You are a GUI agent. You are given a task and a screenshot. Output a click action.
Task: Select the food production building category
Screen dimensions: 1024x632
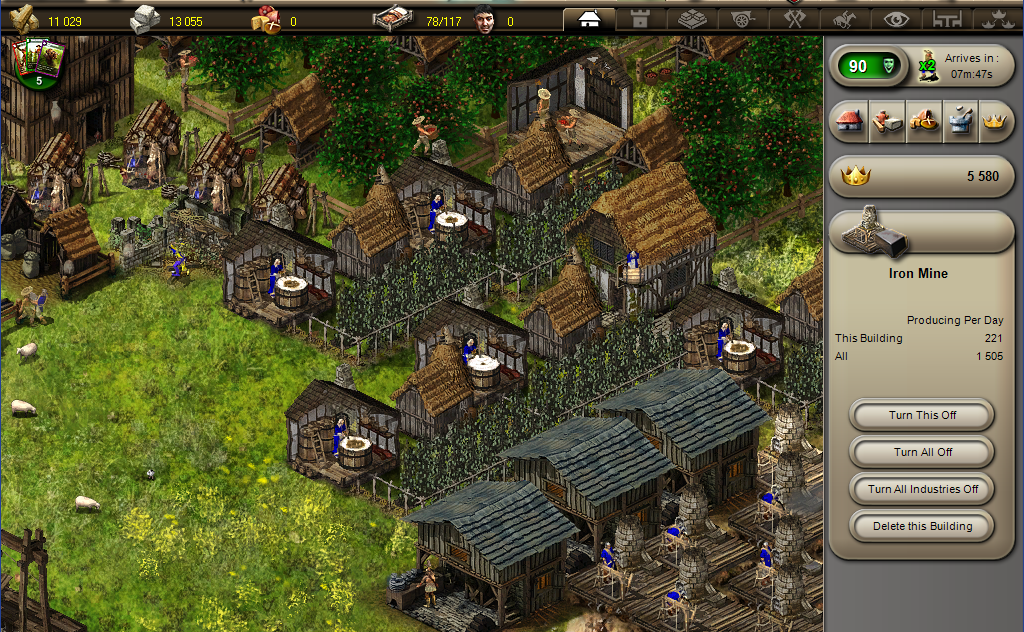point(923,122)
